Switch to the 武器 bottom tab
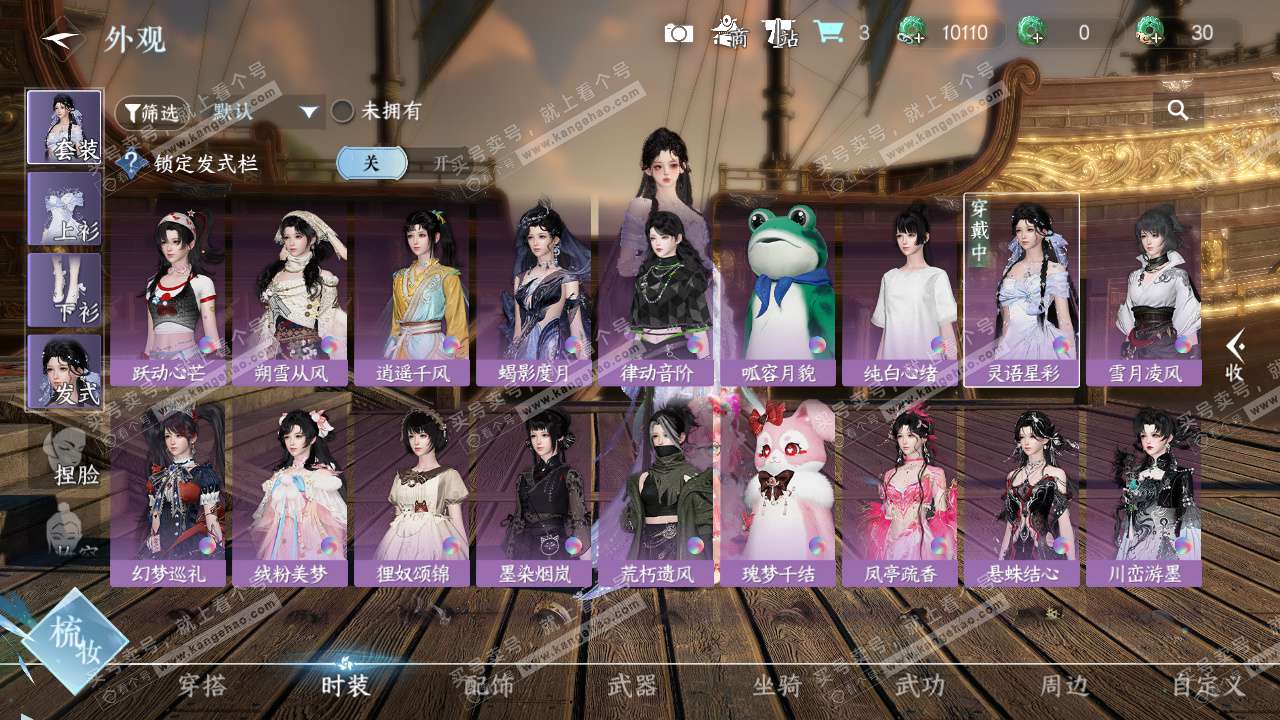 pyautogui.click(x=633, y=685)
